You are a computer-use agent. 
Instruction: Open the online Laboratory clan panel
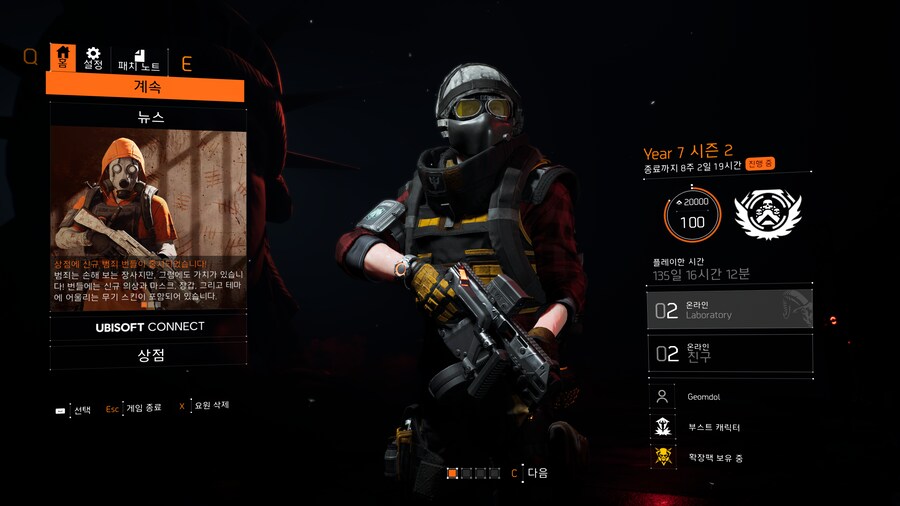[729, 310]
